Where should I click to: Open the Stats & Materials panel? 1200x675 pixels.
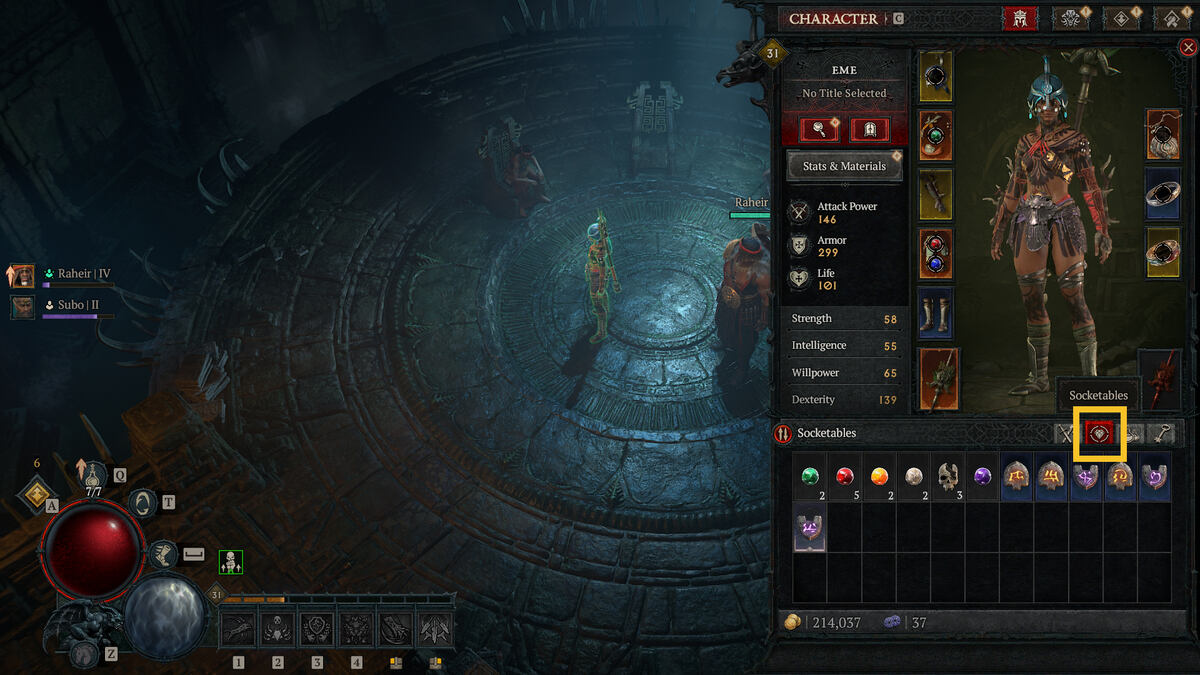tap(844, 166)
